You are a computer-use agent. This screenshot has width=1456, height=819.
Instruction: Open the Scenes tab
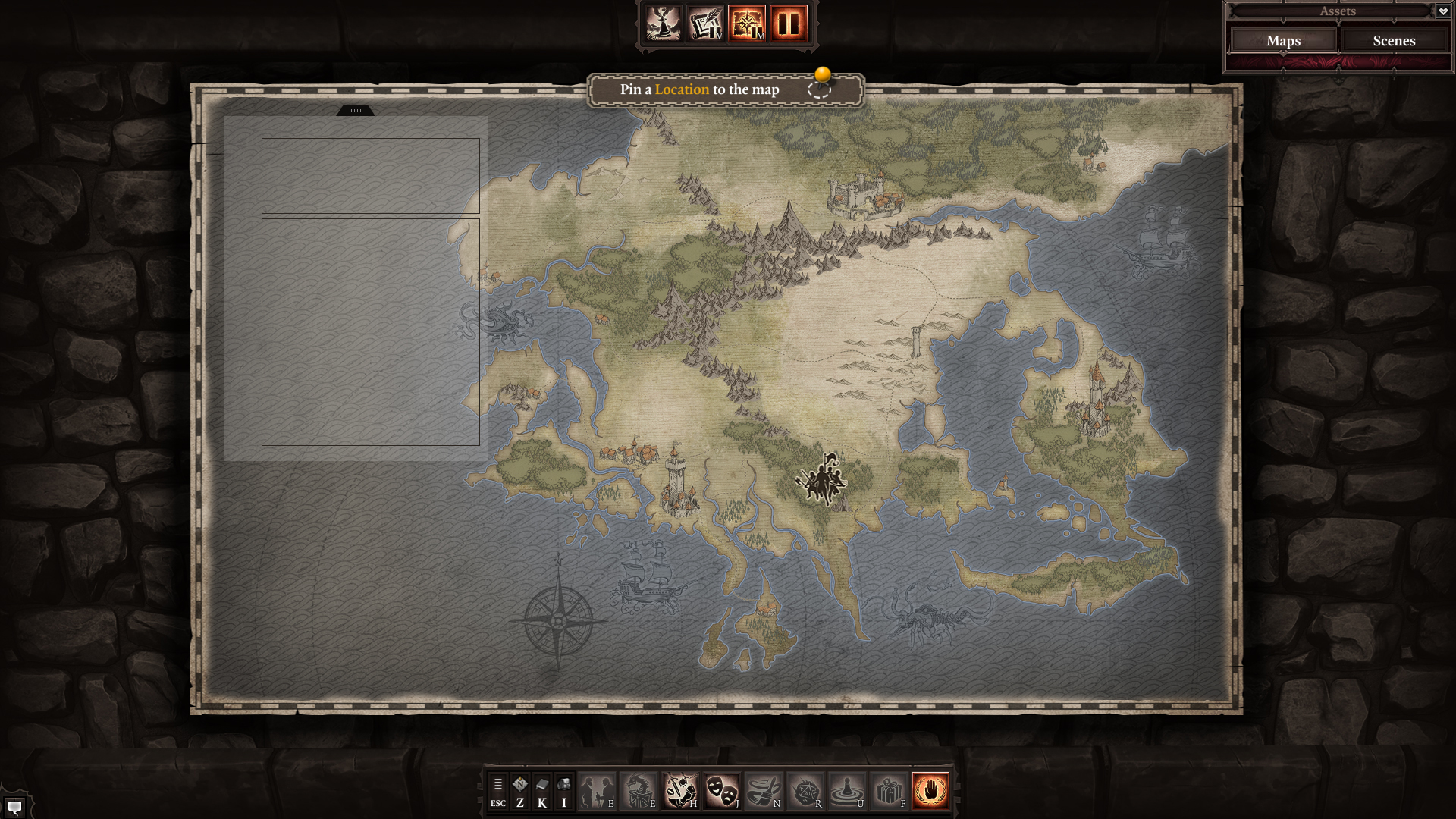(x=1394, y=41)
